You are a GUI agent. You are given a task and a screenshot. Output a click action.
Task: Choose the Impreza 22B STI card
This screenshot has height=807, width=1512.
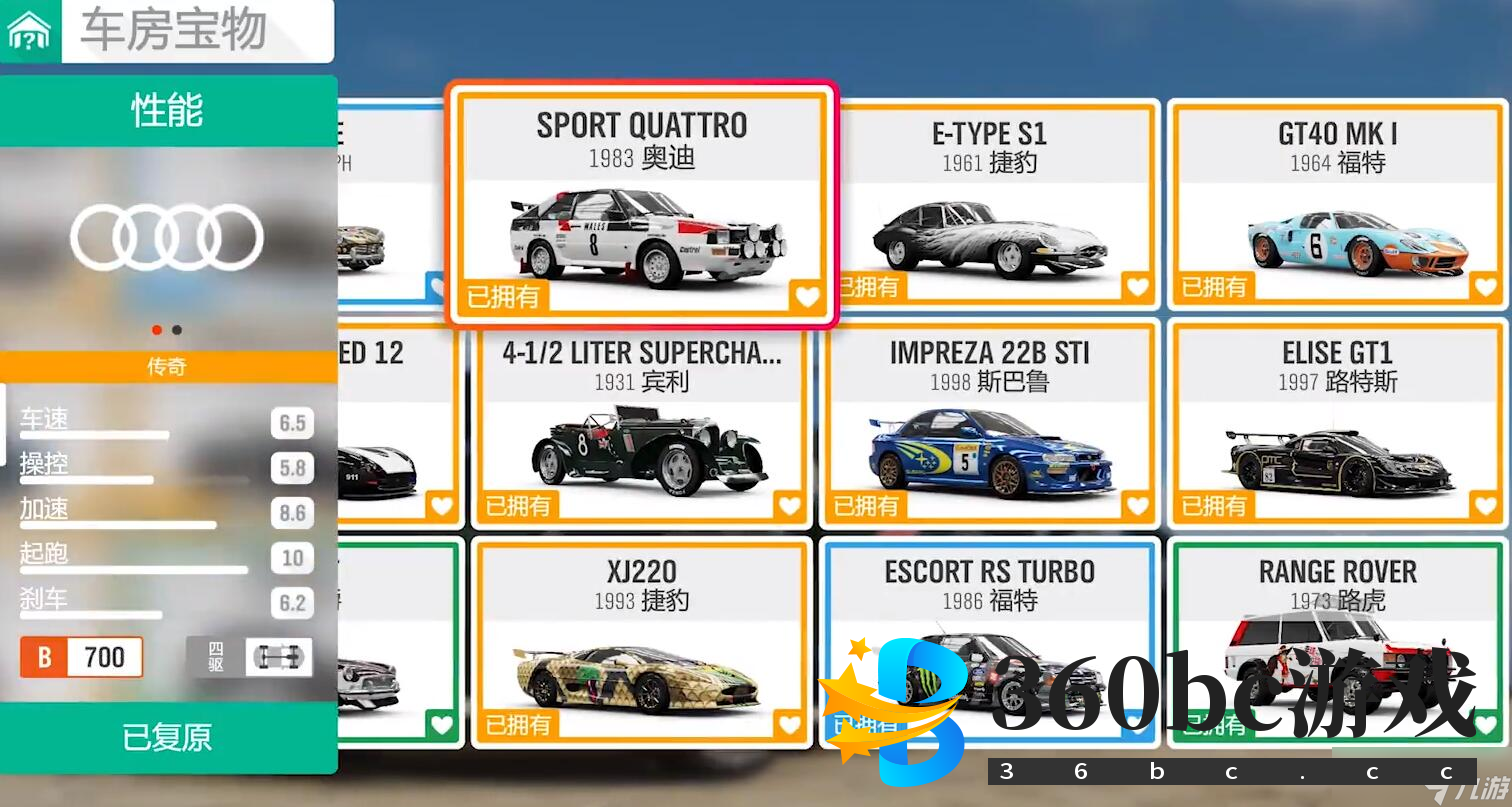click(989, 425)
